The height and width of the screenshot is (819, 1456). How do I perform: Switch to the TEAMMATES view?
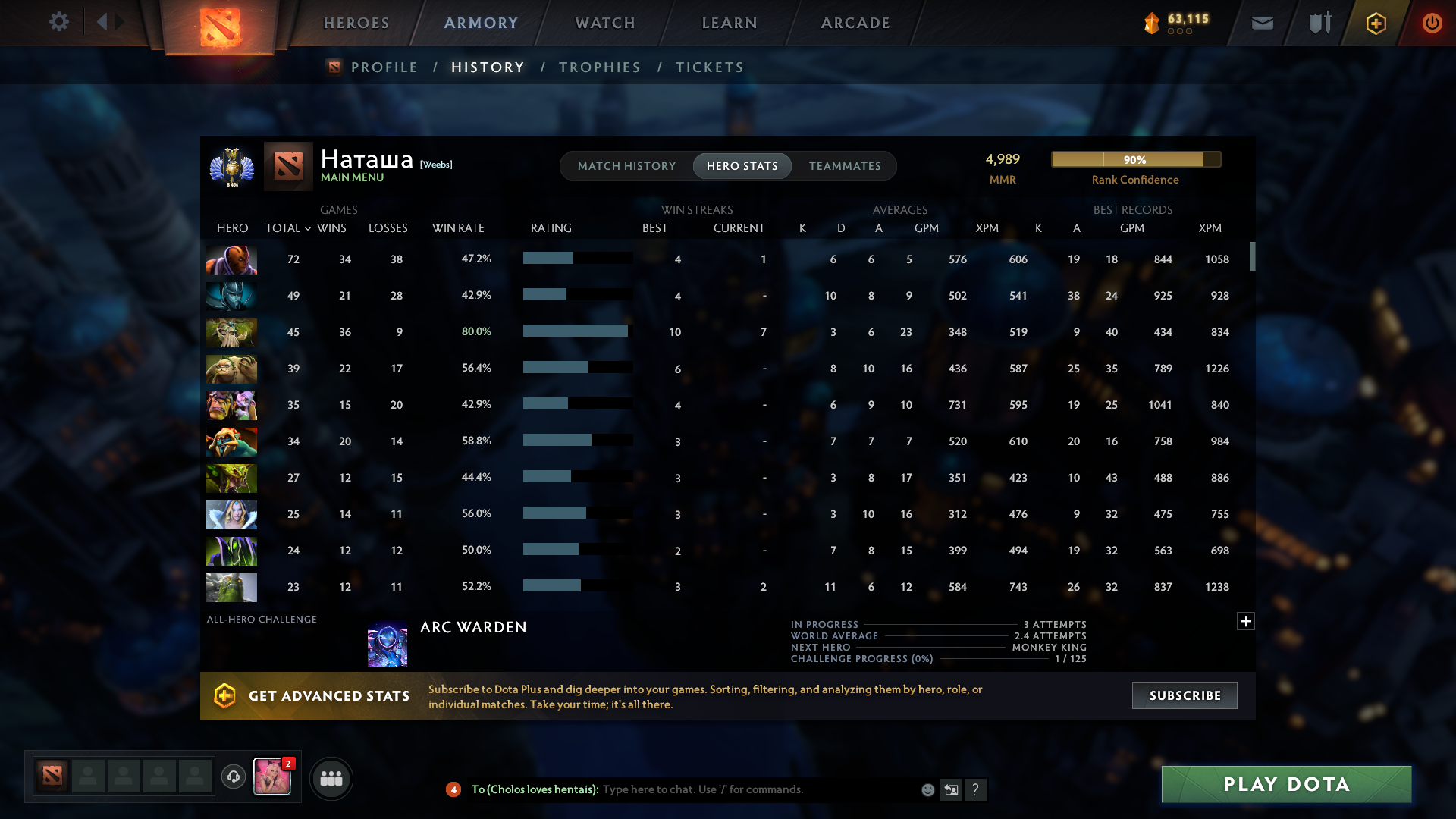(x=845, y=165)
